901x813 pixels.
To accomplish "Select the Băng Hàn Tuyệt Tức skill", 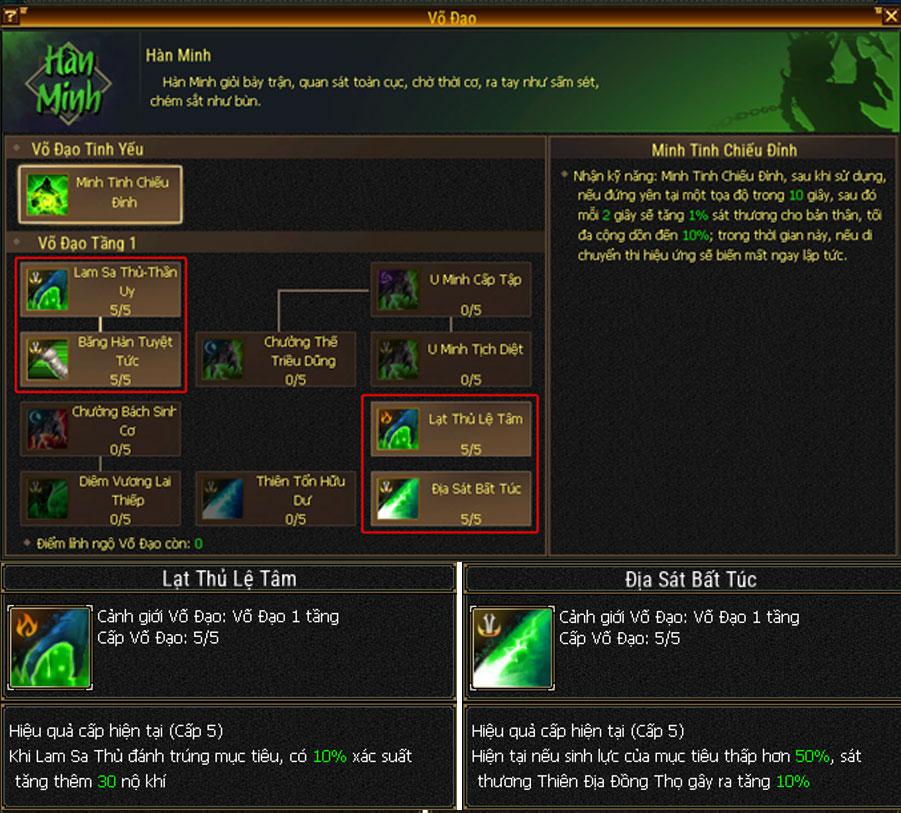I will tap(101, 359).
